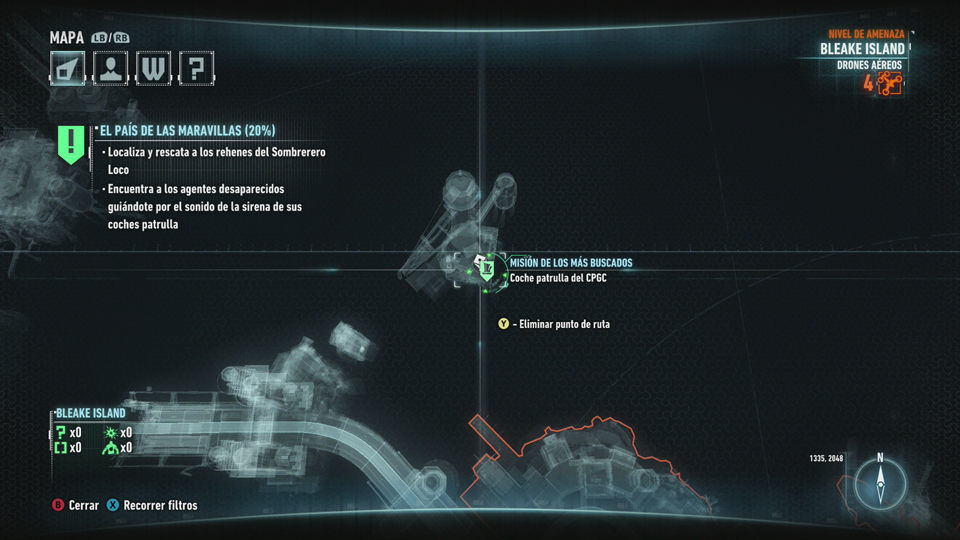Click the compass in the corner
The height and width of the screenshot is (540, 960).
point(880,484)
